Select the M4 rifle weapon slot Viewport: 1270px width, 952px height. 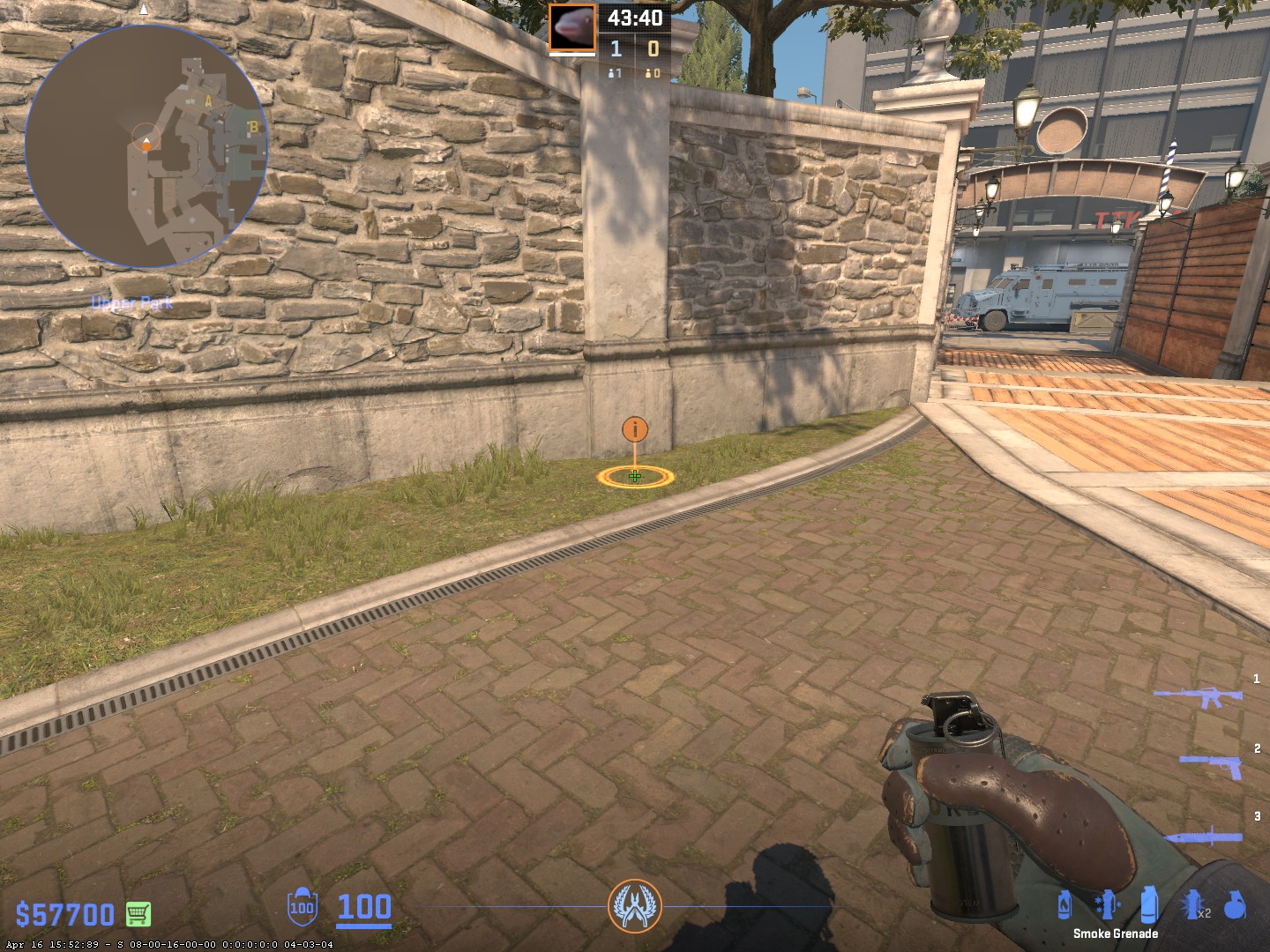pos(1198,697)
